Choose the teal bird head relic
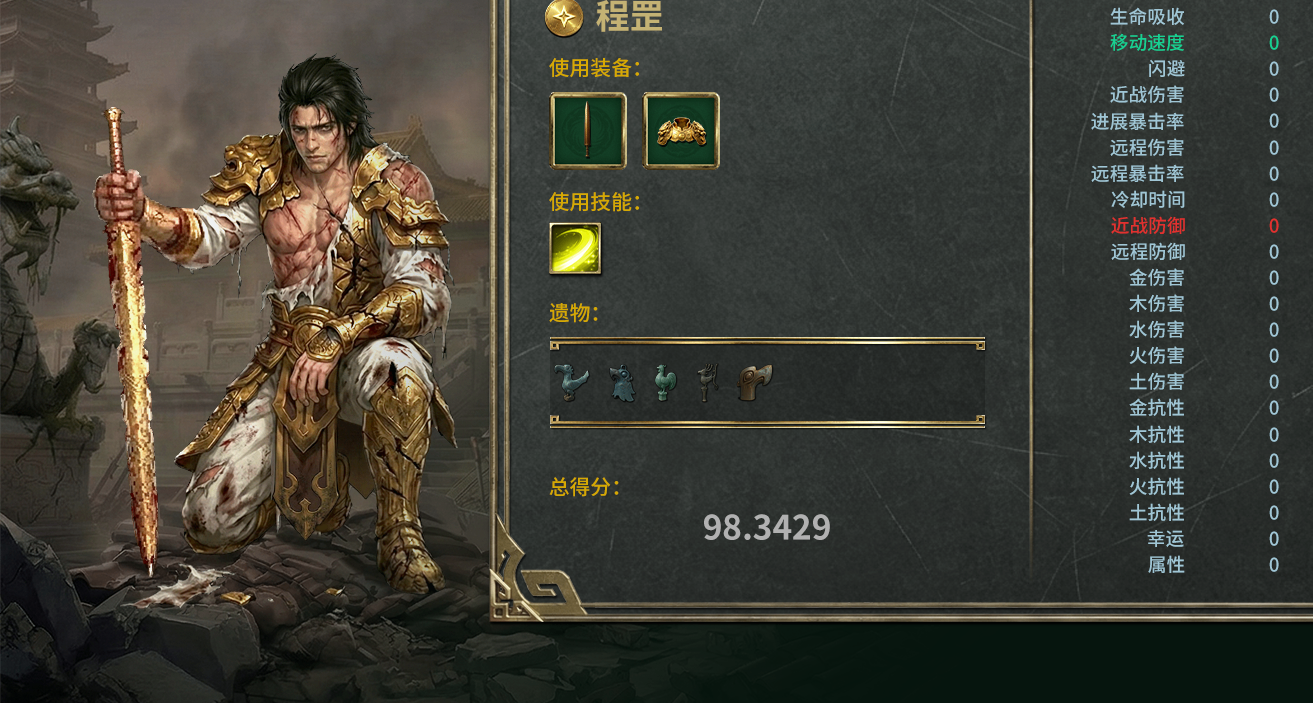 [x=622, y=383]
